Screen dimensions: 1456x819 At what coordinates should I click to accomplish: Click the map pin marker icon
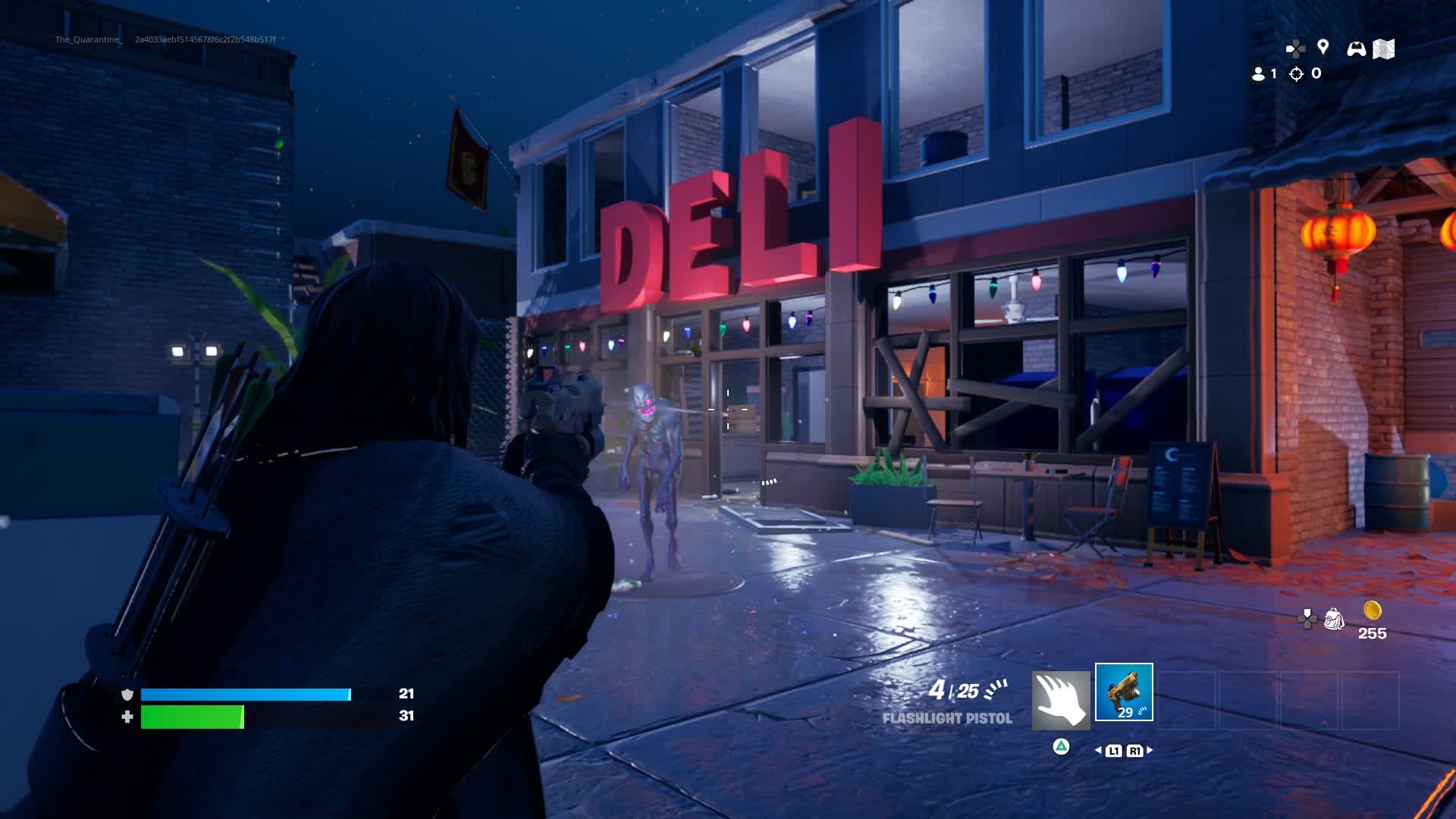[x=1323, y=47]
